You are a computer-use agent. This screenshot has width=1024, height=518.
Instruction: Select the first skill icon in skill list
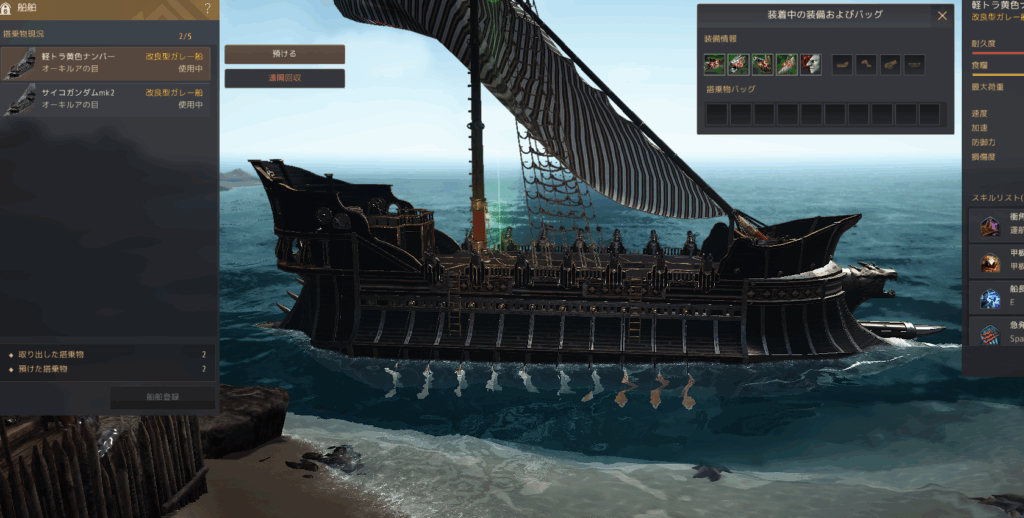(990, 226)
